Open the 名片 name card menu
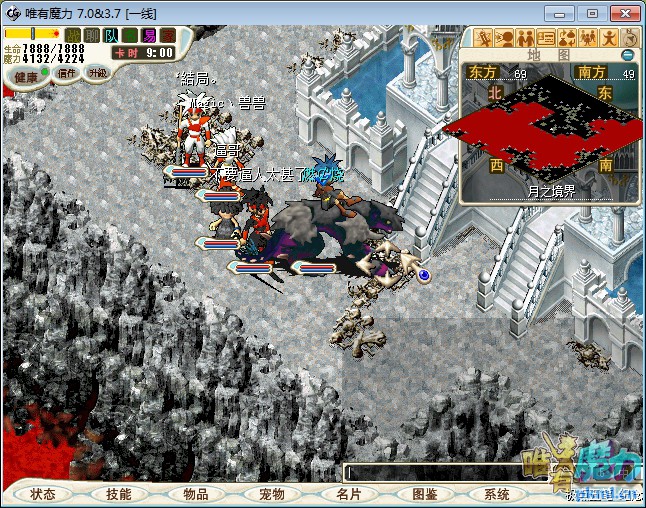The width and height of the screenshot is (646, 508). [347, 494]
